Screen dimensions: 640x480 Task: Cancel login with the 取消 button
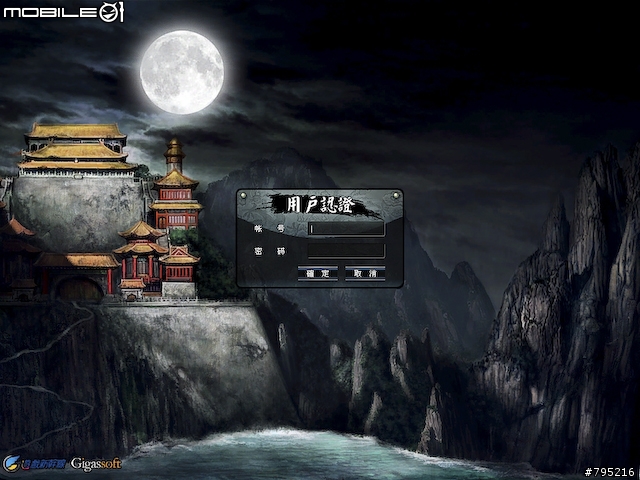(365, 272)
